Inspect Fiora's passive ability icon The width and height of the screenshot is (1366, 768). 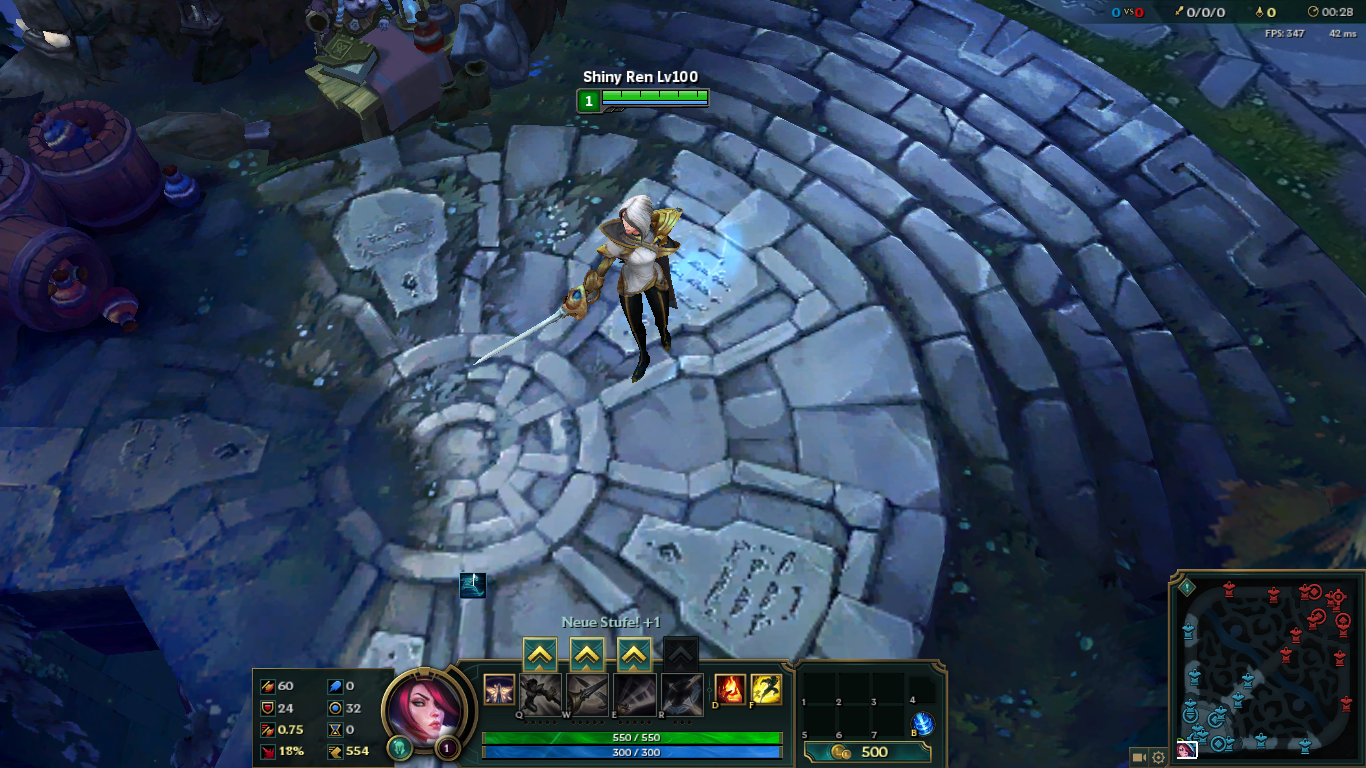pos(499,689)
